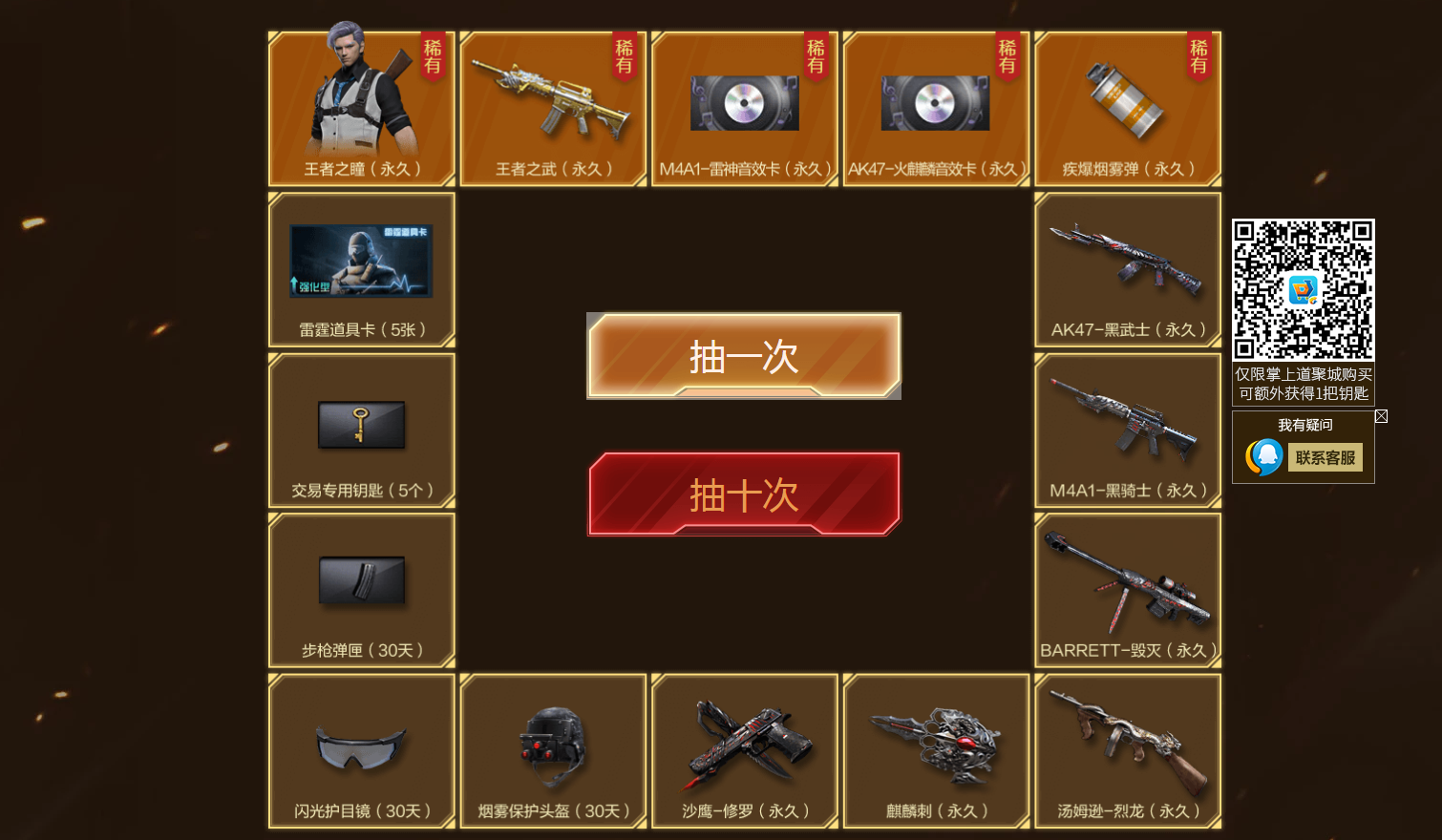Select the 烟雾保护头盔 smoke helmet

(552, 749)
